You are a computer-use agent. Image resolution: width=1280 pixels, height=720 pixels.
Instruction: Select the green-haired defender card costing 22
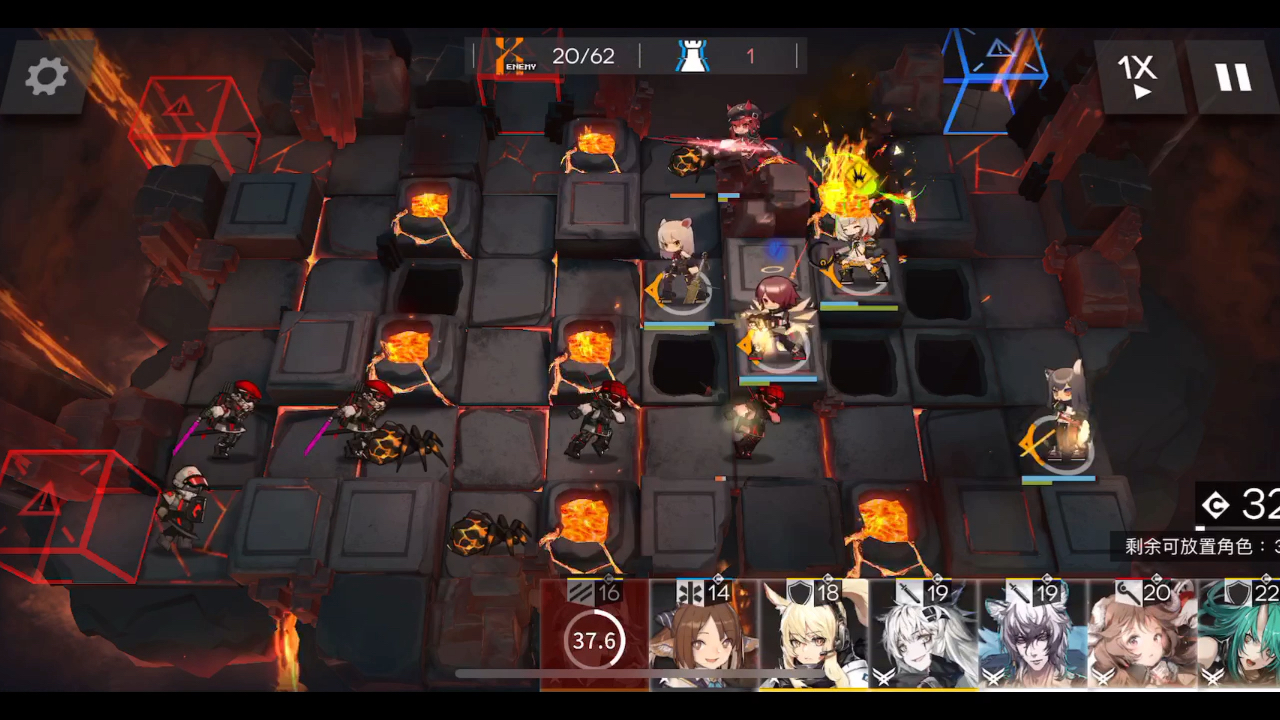click(x=1240, y=635)
